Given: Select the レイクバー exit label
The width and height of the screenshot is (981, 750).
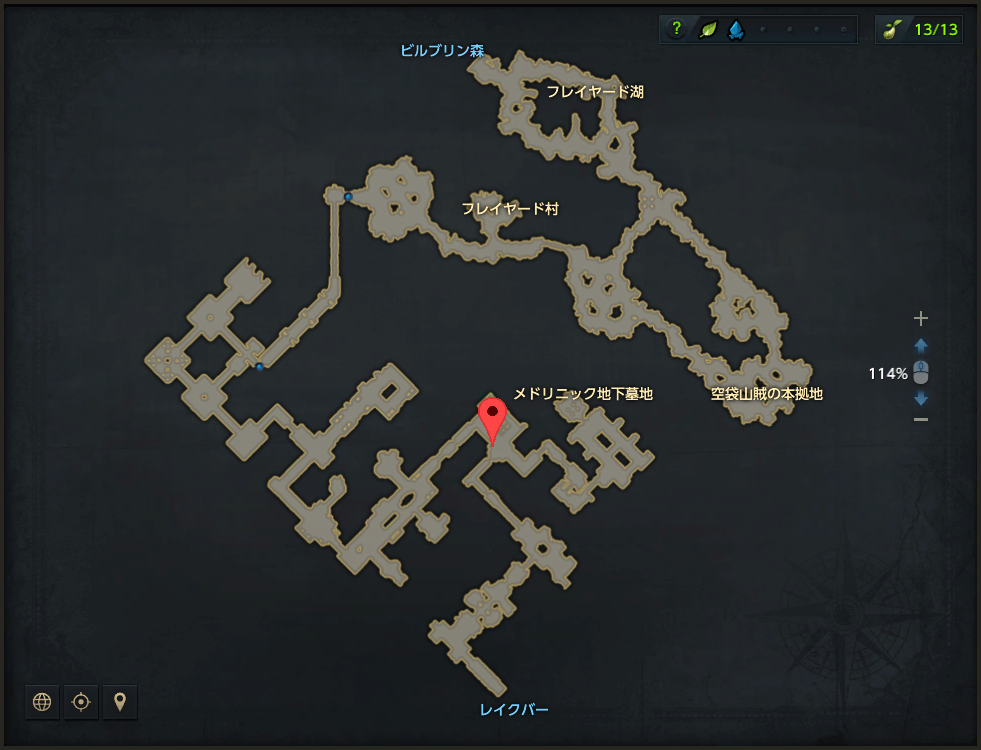Looking at the screenshot, I should tap(514, 710).
